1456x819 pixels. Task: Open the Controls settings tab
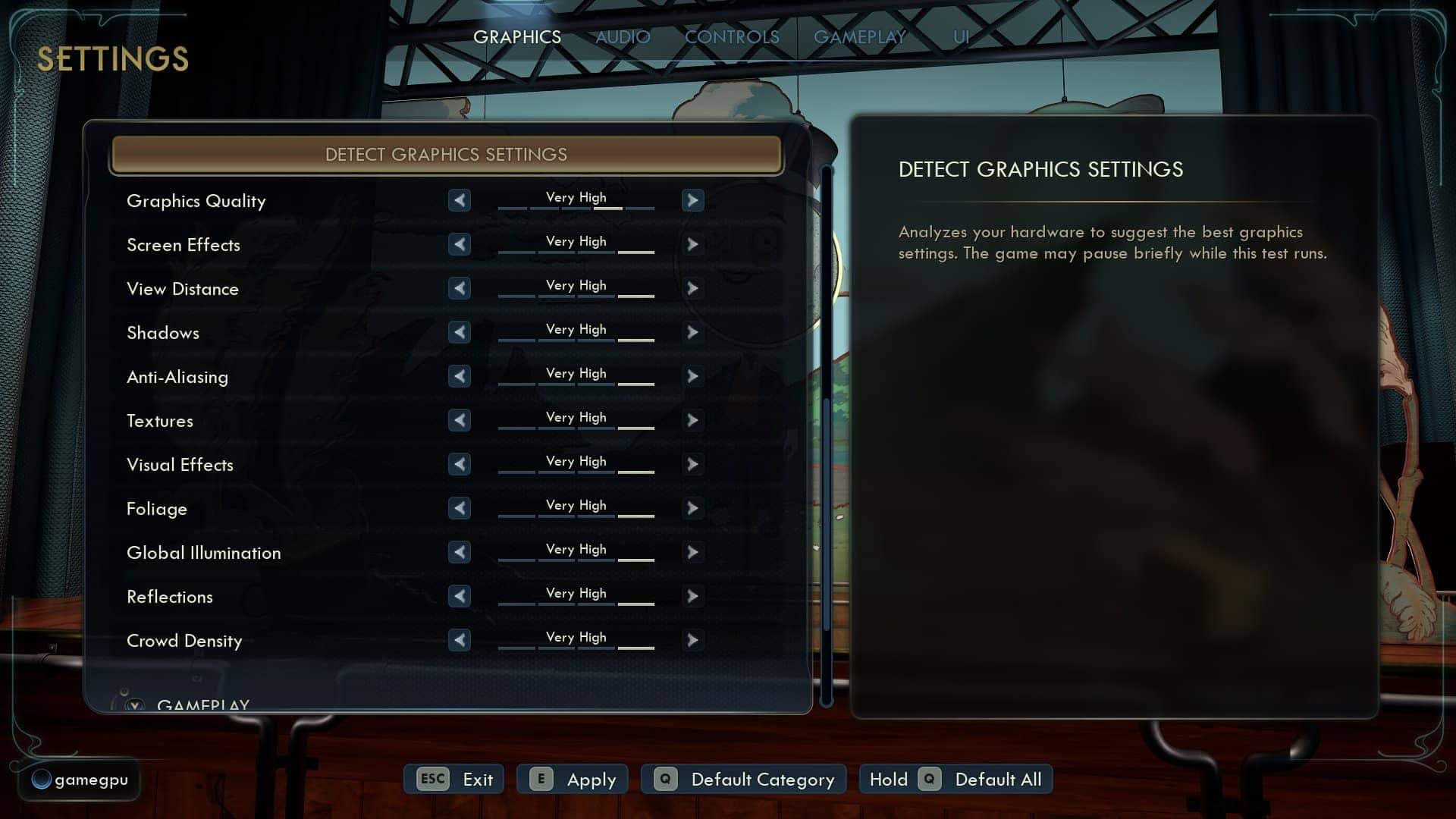(732, 37)
